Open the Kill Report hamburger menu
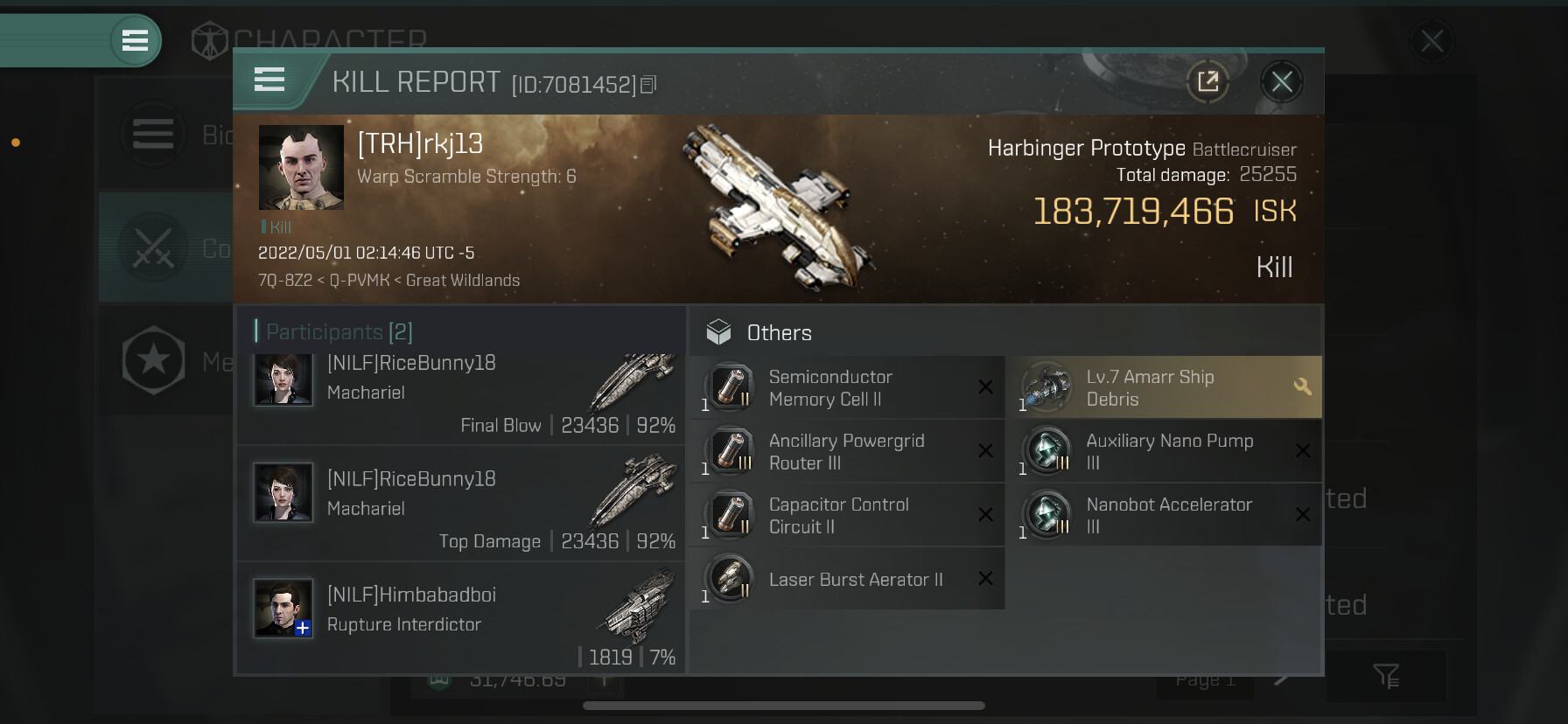 [269, 80]
